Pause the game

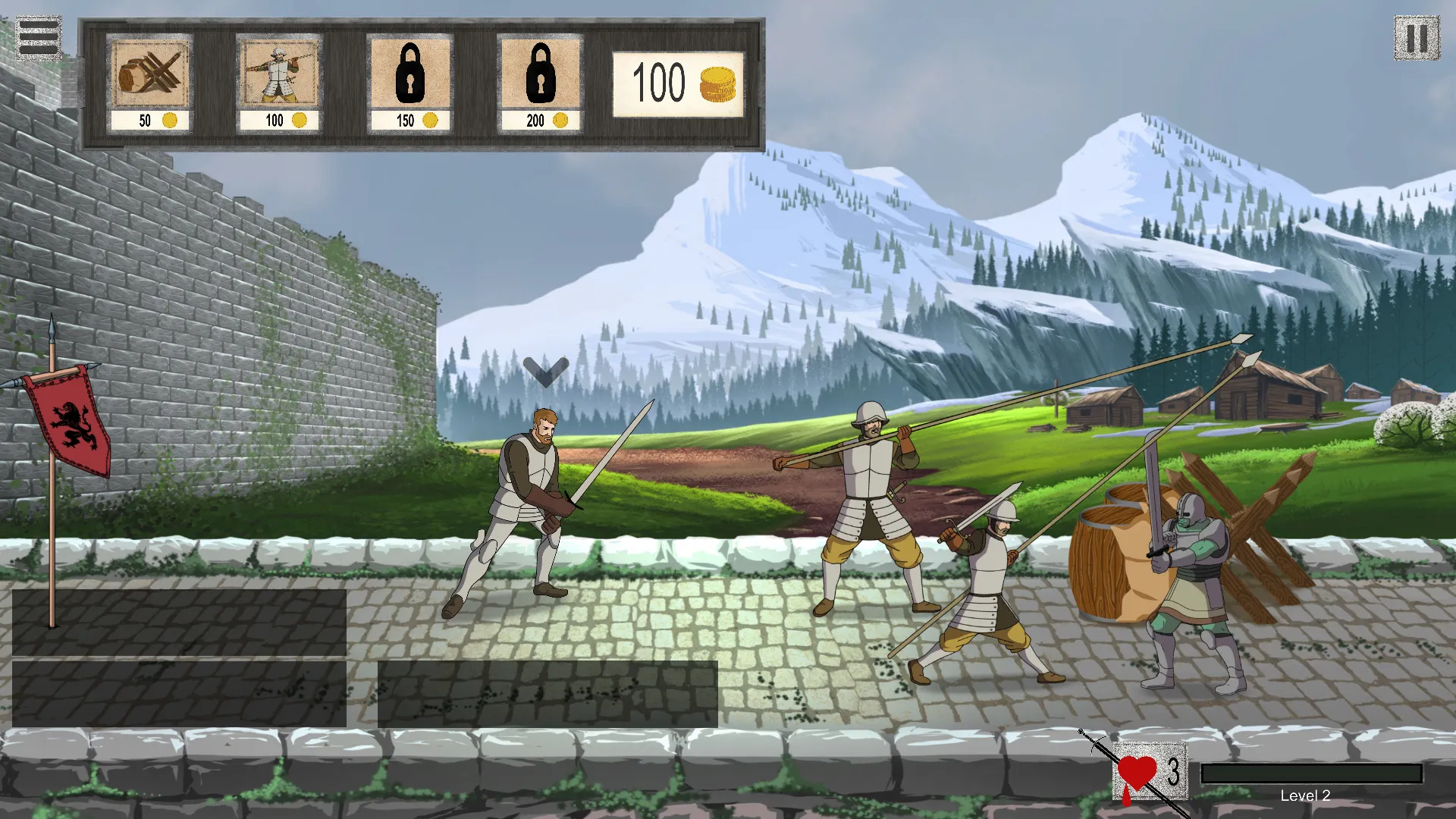pos(1416,38)
